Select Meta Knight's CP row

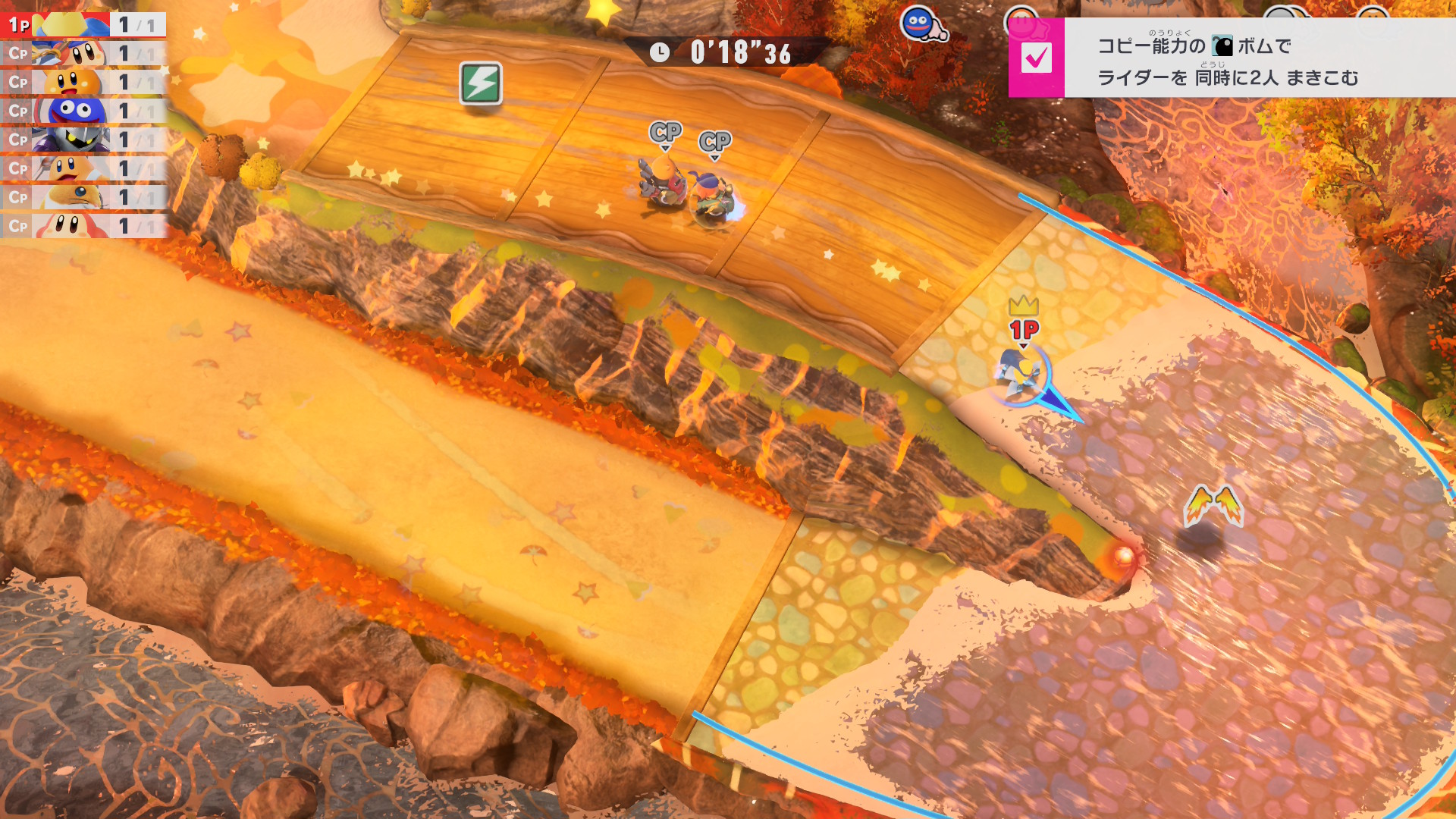coord(83,140)
